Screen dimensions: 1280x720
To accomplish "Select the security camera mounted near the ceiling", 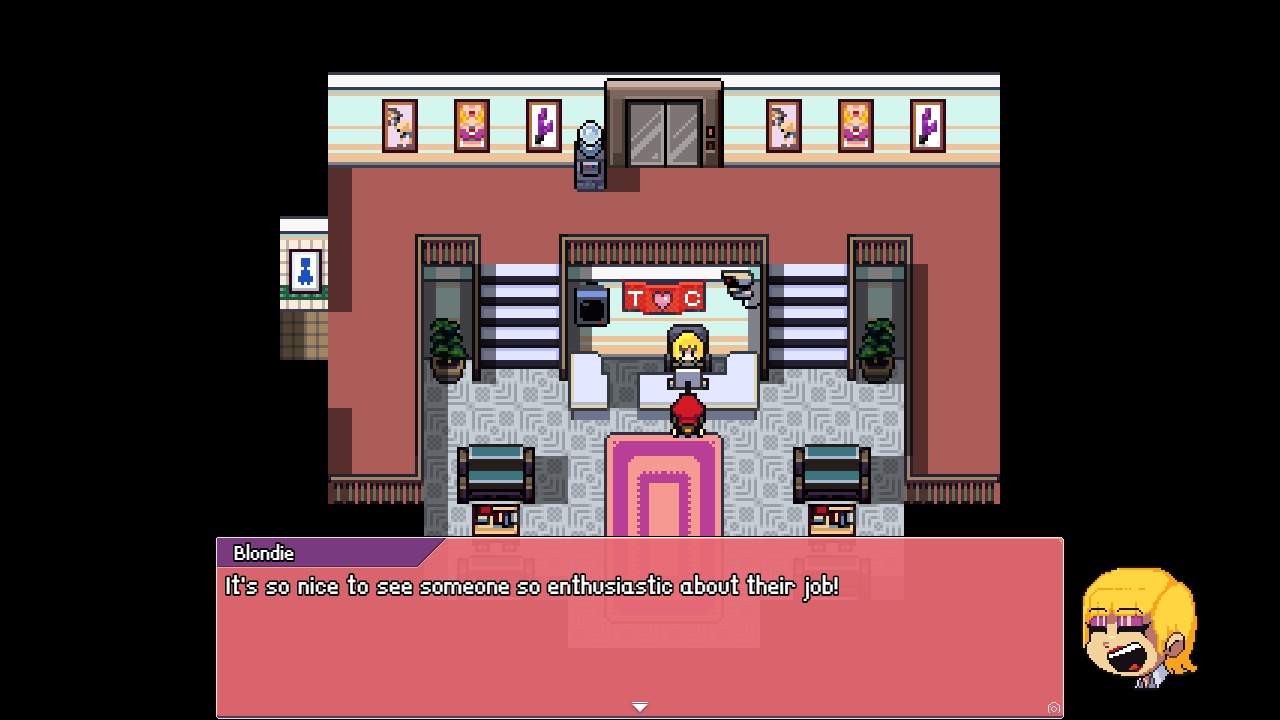I will 736,283.
